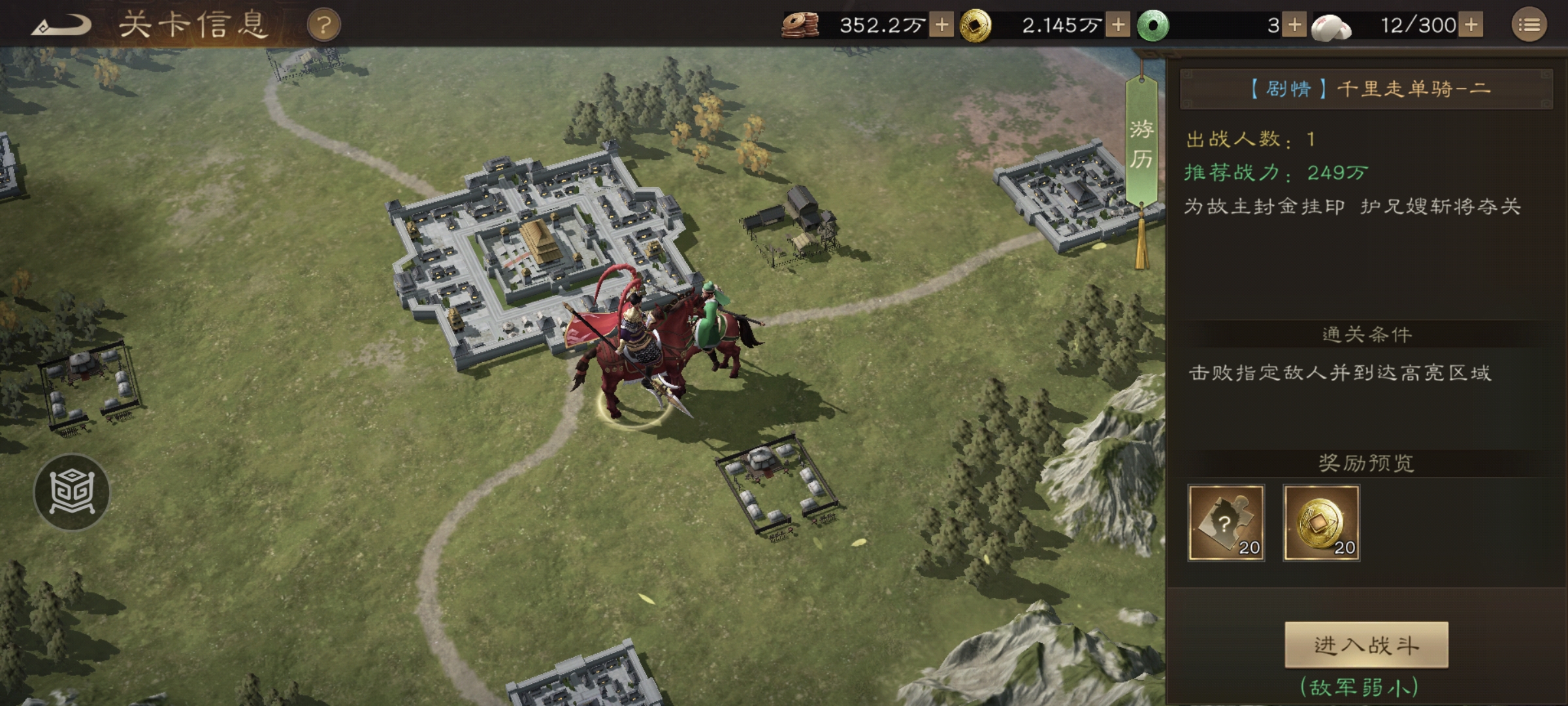The width and height of the screenshot is (1568, 706).
Task: Open the maze emblem round button
Action: (72, 492)
